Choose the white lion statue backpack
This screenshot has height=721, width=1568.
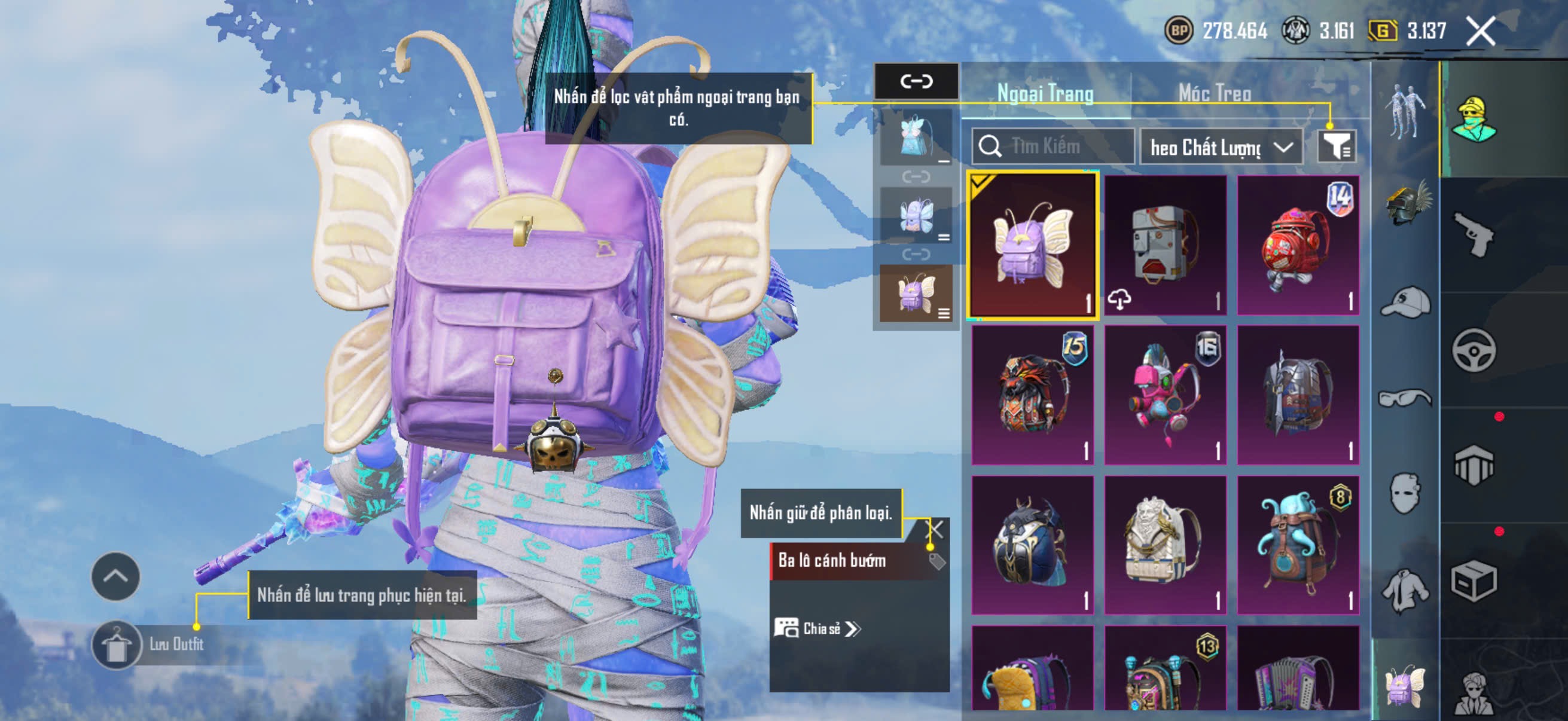coord(1165,545)
